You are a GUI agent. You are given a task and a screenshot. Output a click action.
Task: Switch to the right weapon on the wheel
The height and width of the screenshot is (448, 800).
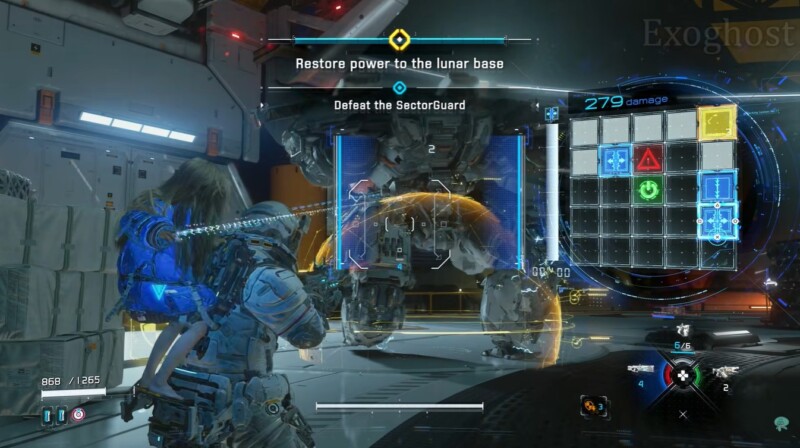(723, 372)
